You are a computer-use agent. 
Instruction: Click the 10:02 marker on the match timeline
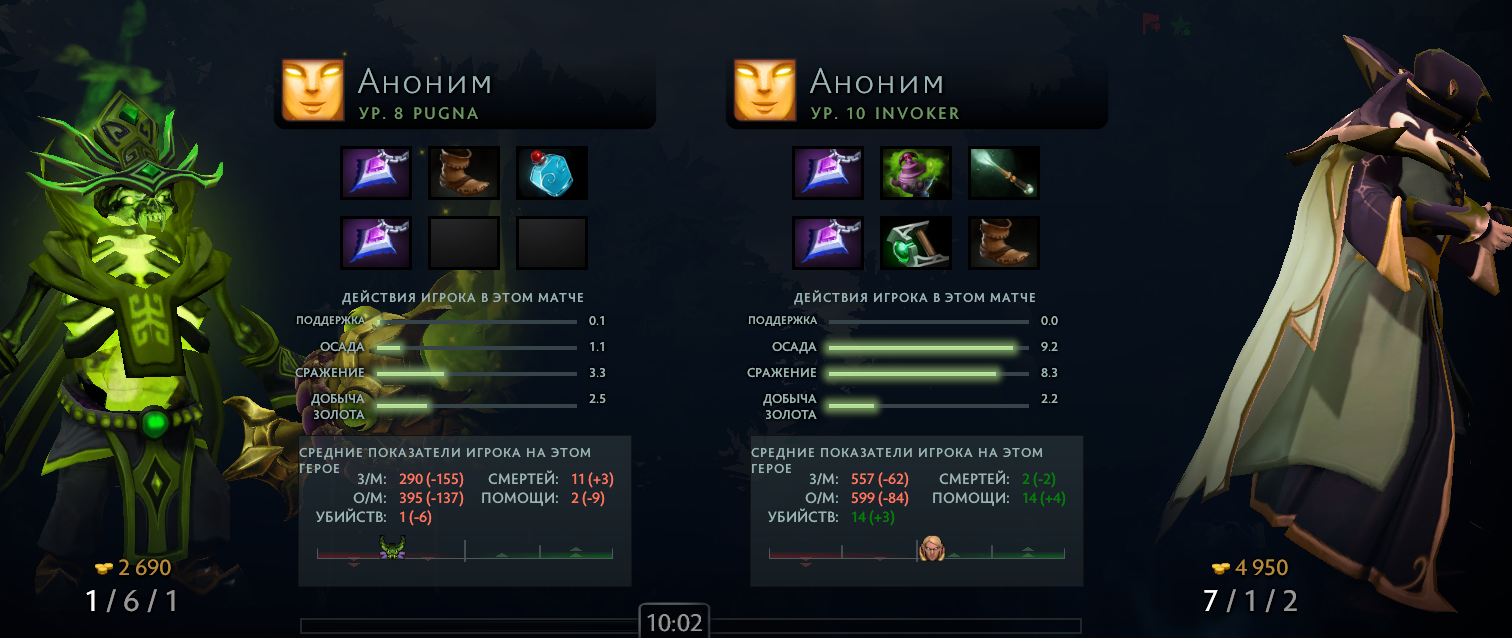[x=674, y=622]
